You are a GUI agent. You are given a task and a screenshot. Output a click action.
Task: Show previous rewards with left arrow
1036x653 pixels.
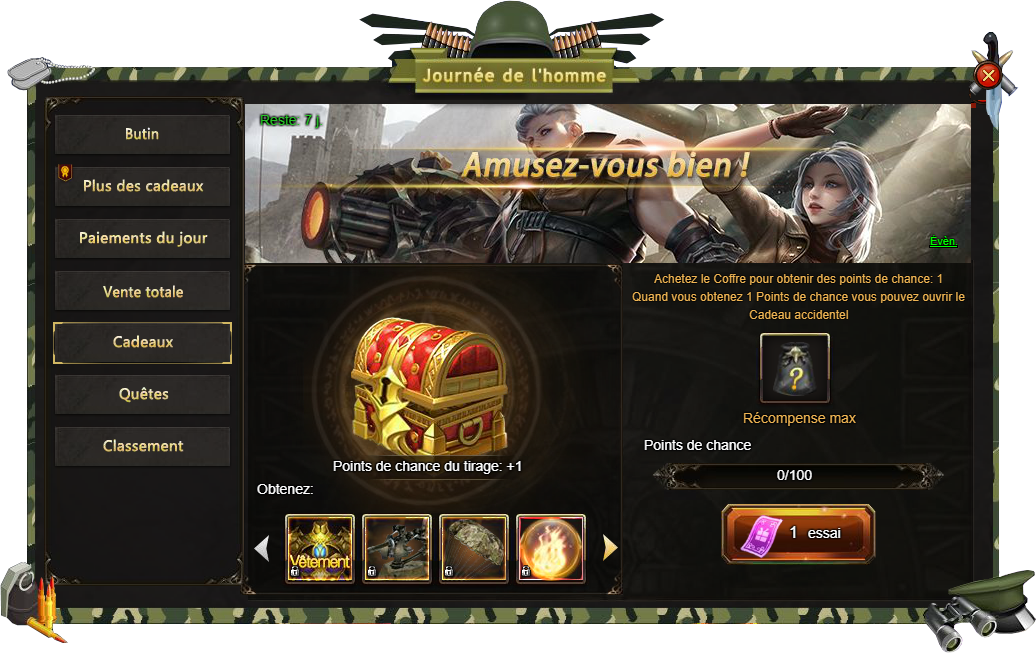262,547
